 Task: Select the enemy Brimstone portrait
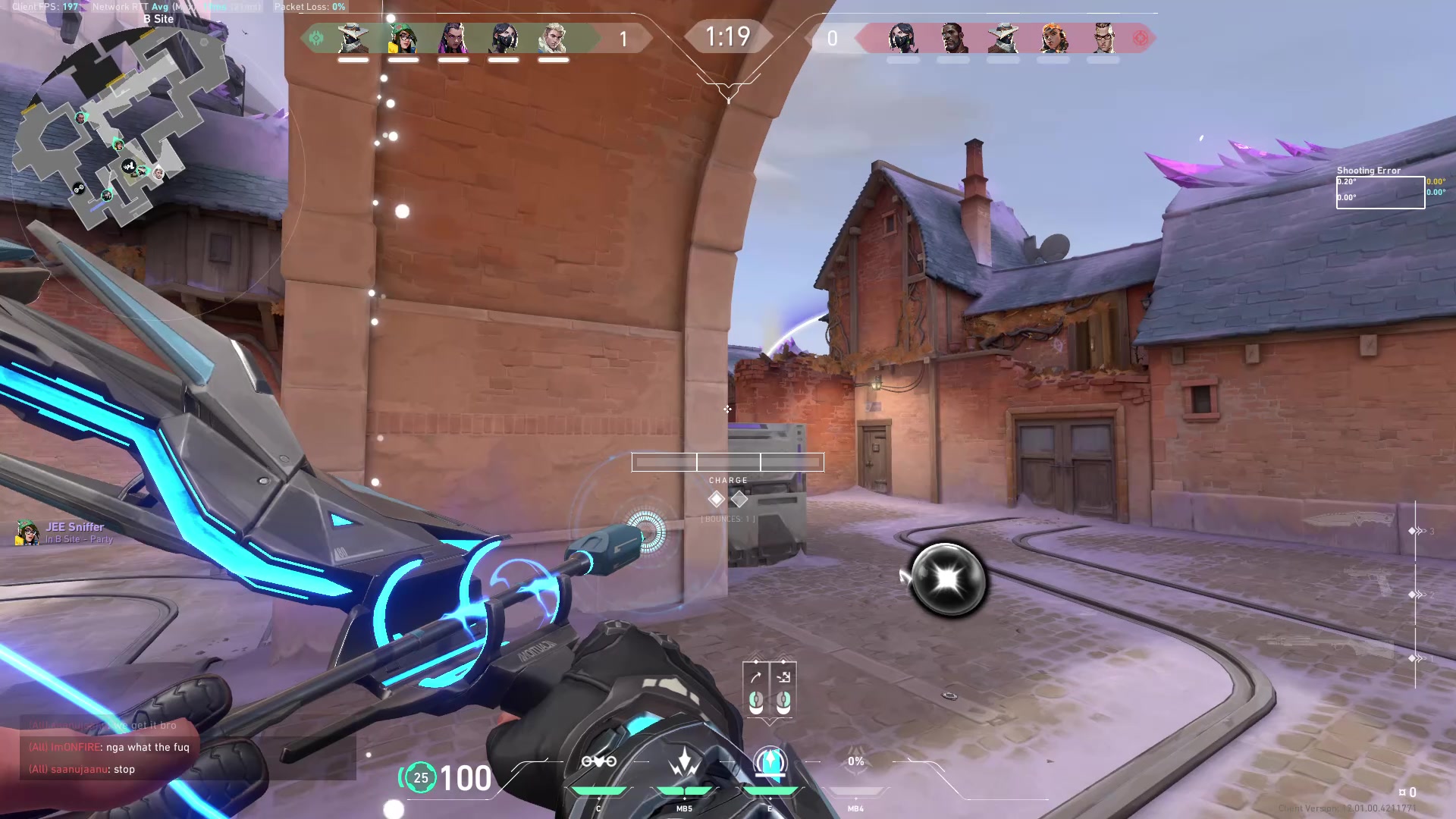point(953,38)
